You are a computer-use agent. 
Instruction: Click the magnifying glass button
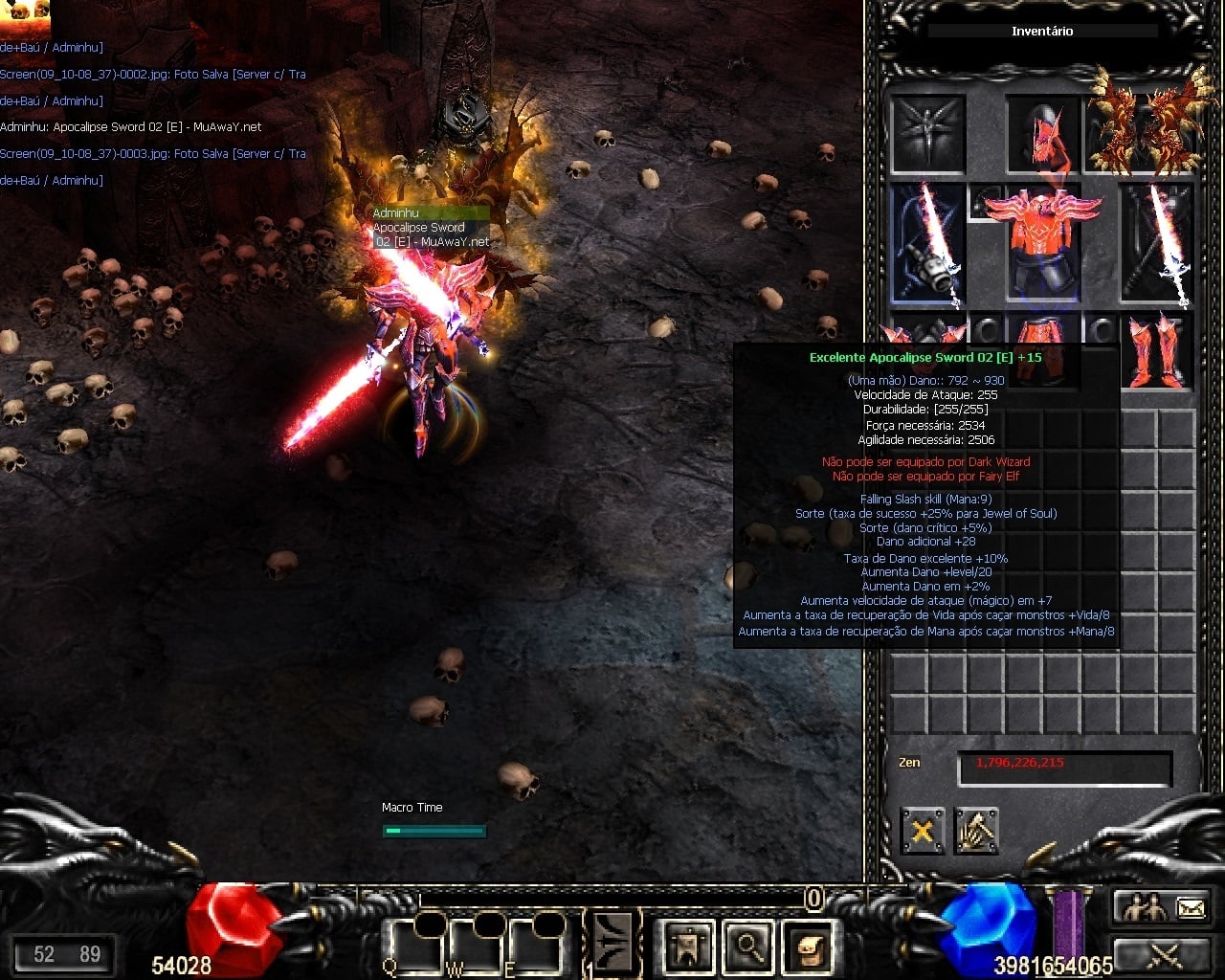[747, 947]
